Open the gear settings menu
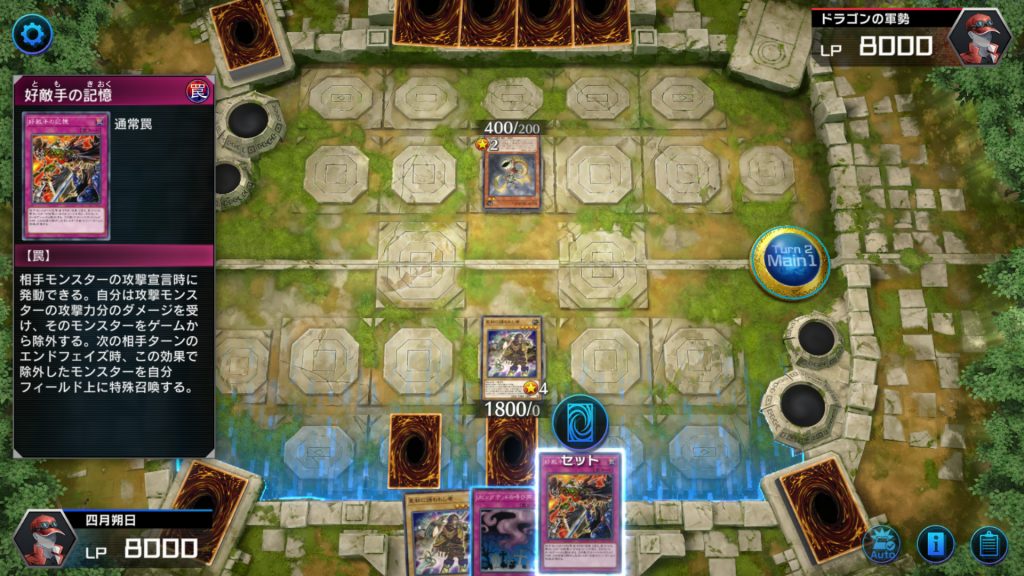Screen dimensions: 1024x576 click(x=33, y=35)
